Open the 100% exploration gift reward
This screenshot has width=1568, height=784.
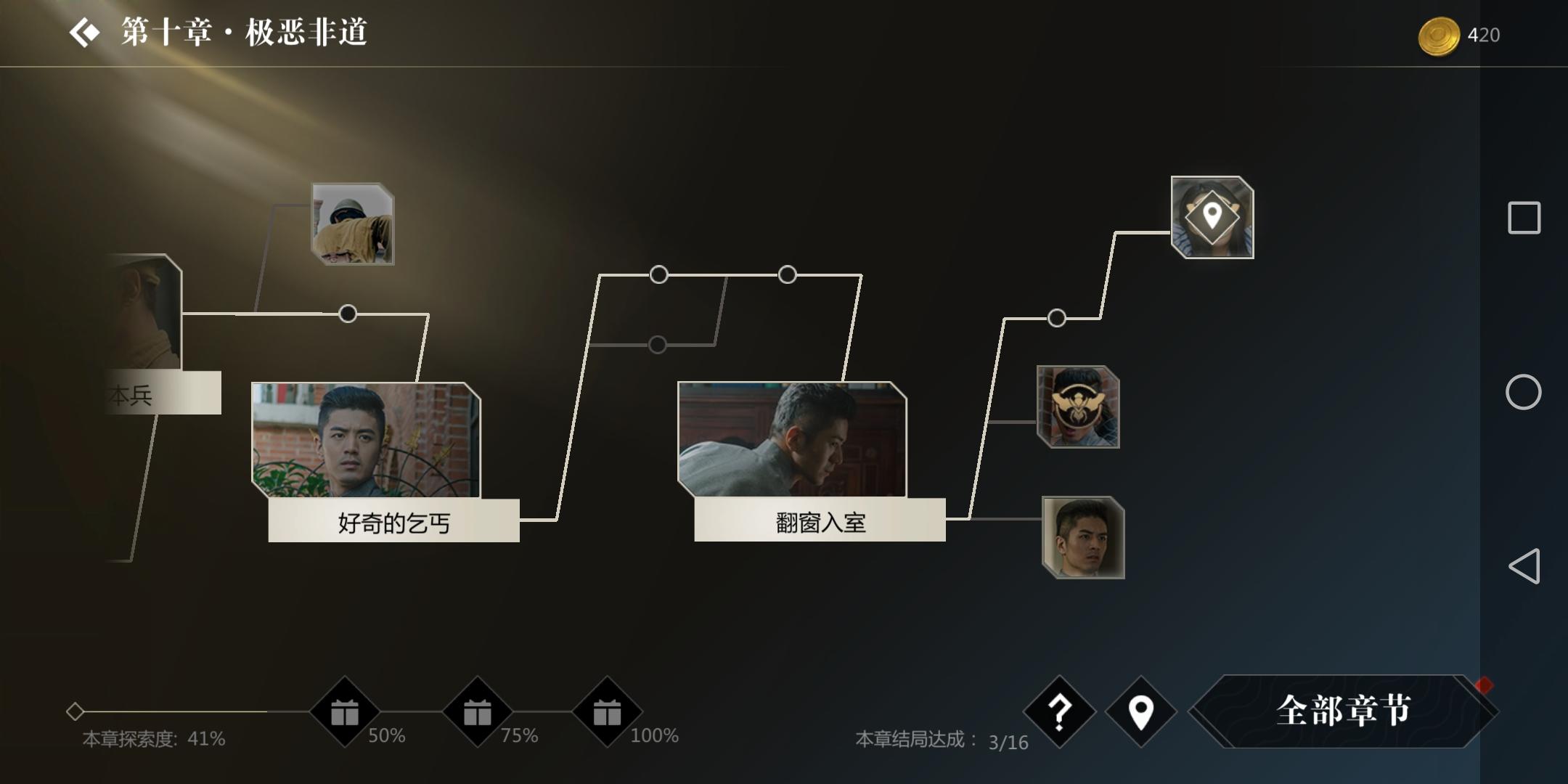[x=608, y=714]
